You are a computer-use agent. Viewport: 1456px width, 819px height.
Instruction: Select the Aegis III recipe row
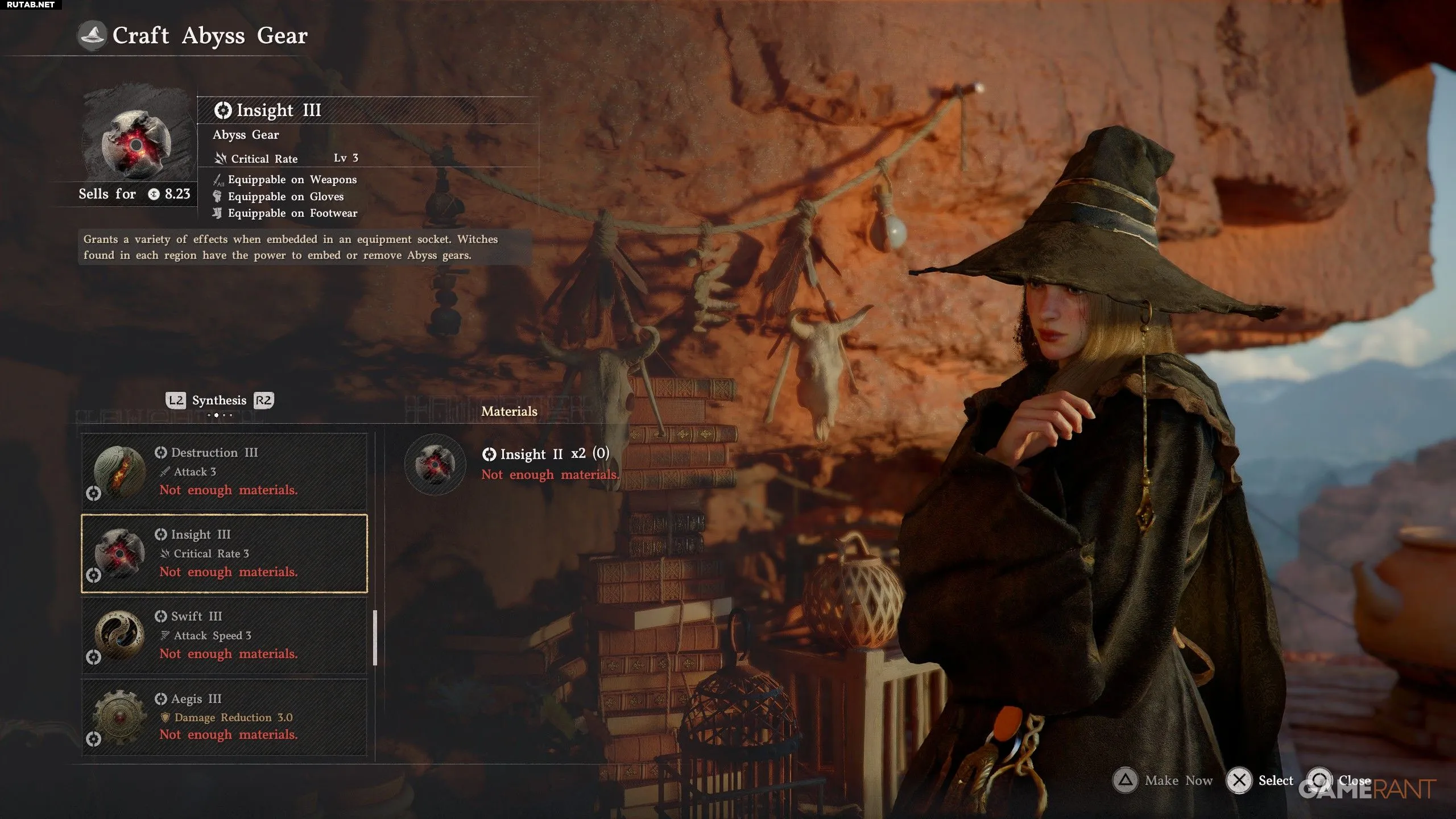[x=224, y=717]
